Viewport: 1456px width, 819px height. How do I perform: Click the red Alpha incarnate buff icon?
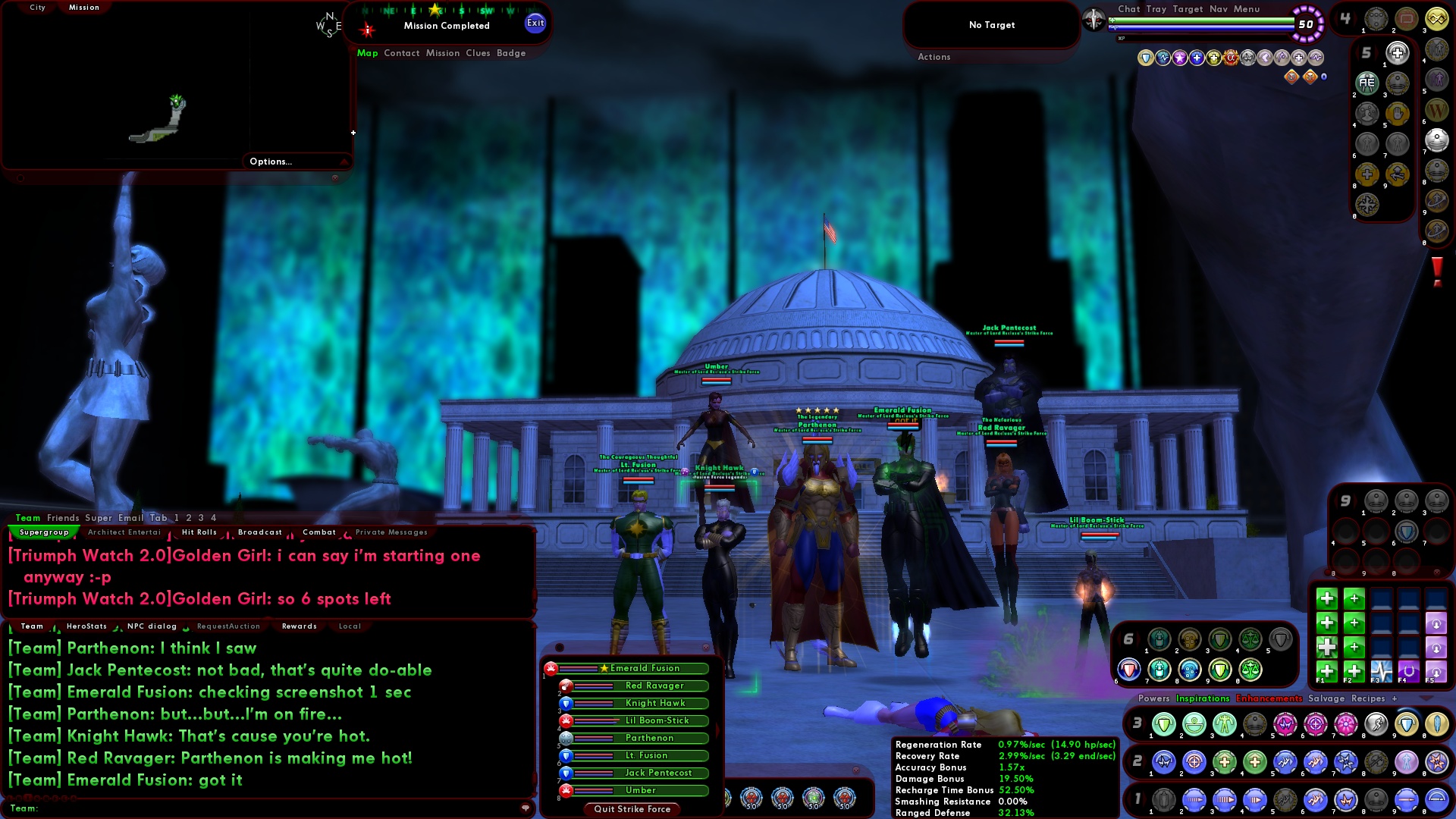coord(1230,56)
